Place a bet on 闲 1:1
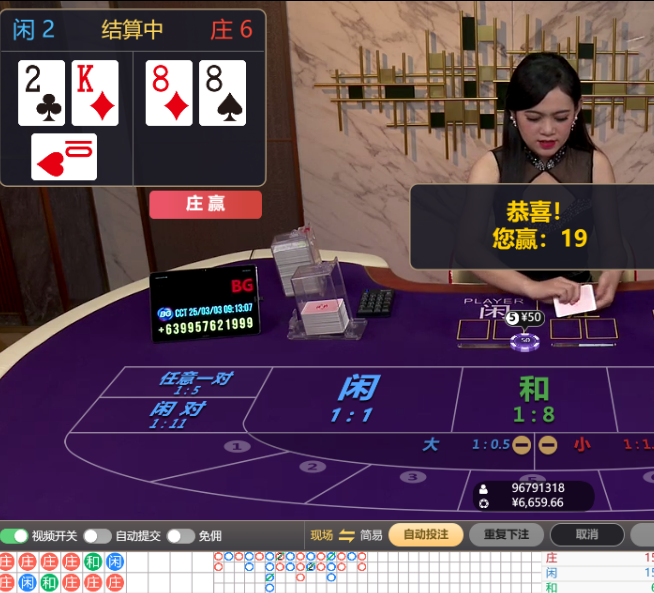Screen dimensions: 654x593 (x=355, y=398)
